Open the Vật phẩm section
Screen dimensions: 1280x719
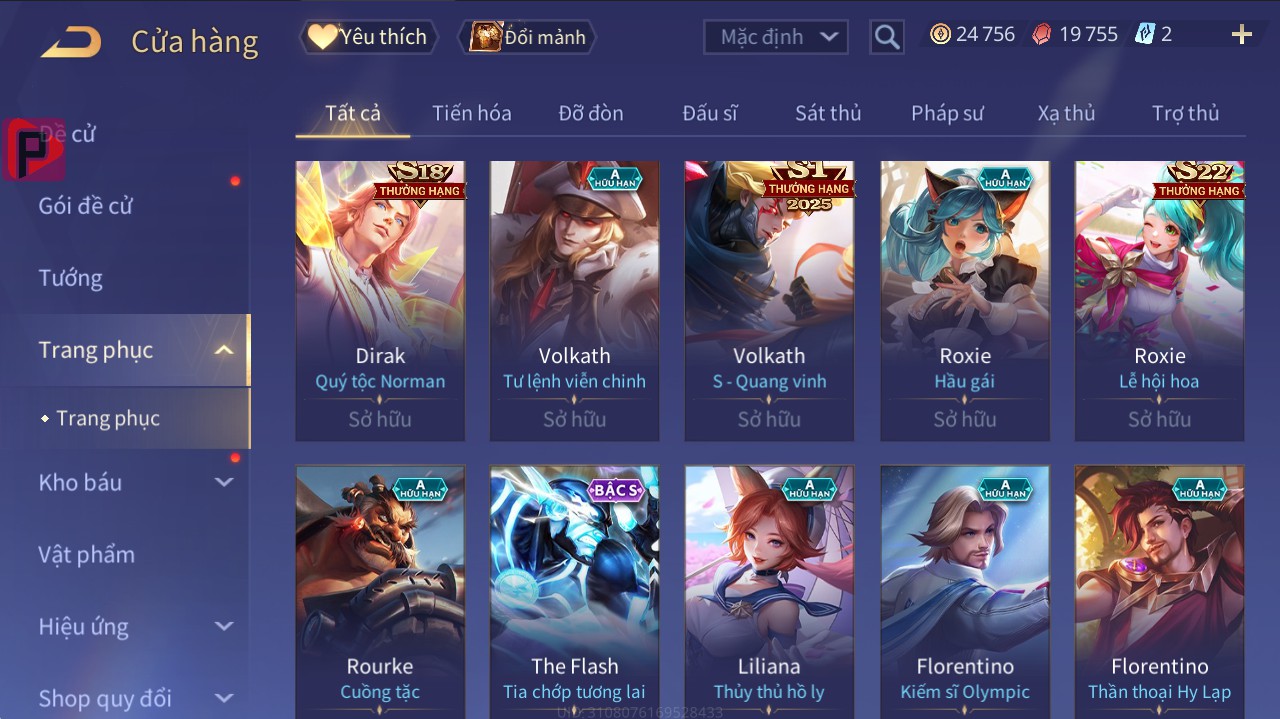86,554
